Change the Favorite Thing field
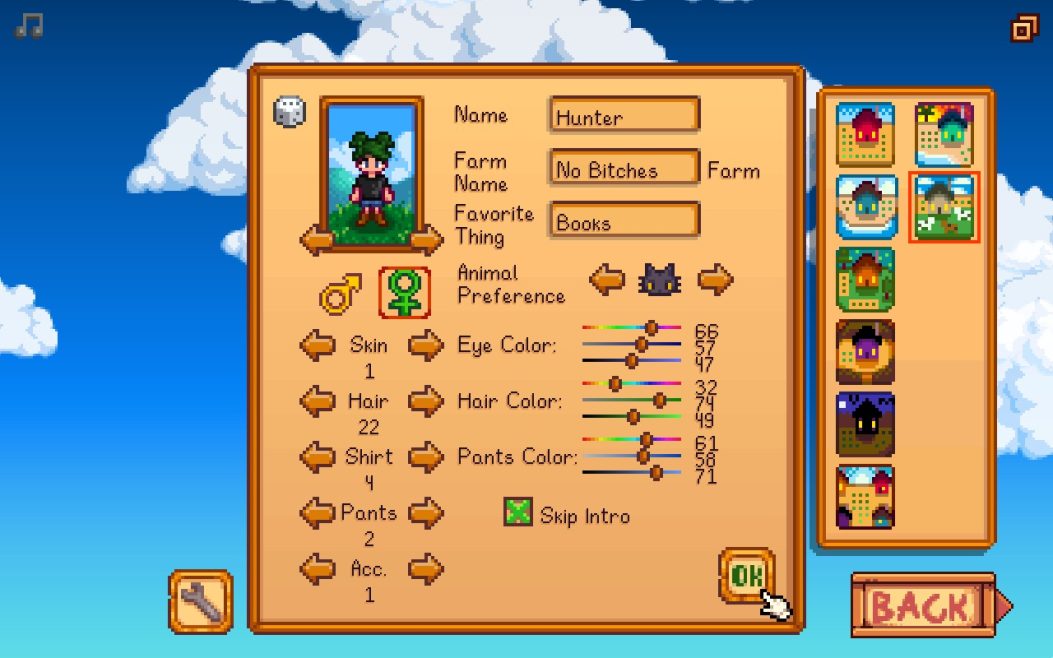This screenshot has width=1053, height=658. coord(624,221)
